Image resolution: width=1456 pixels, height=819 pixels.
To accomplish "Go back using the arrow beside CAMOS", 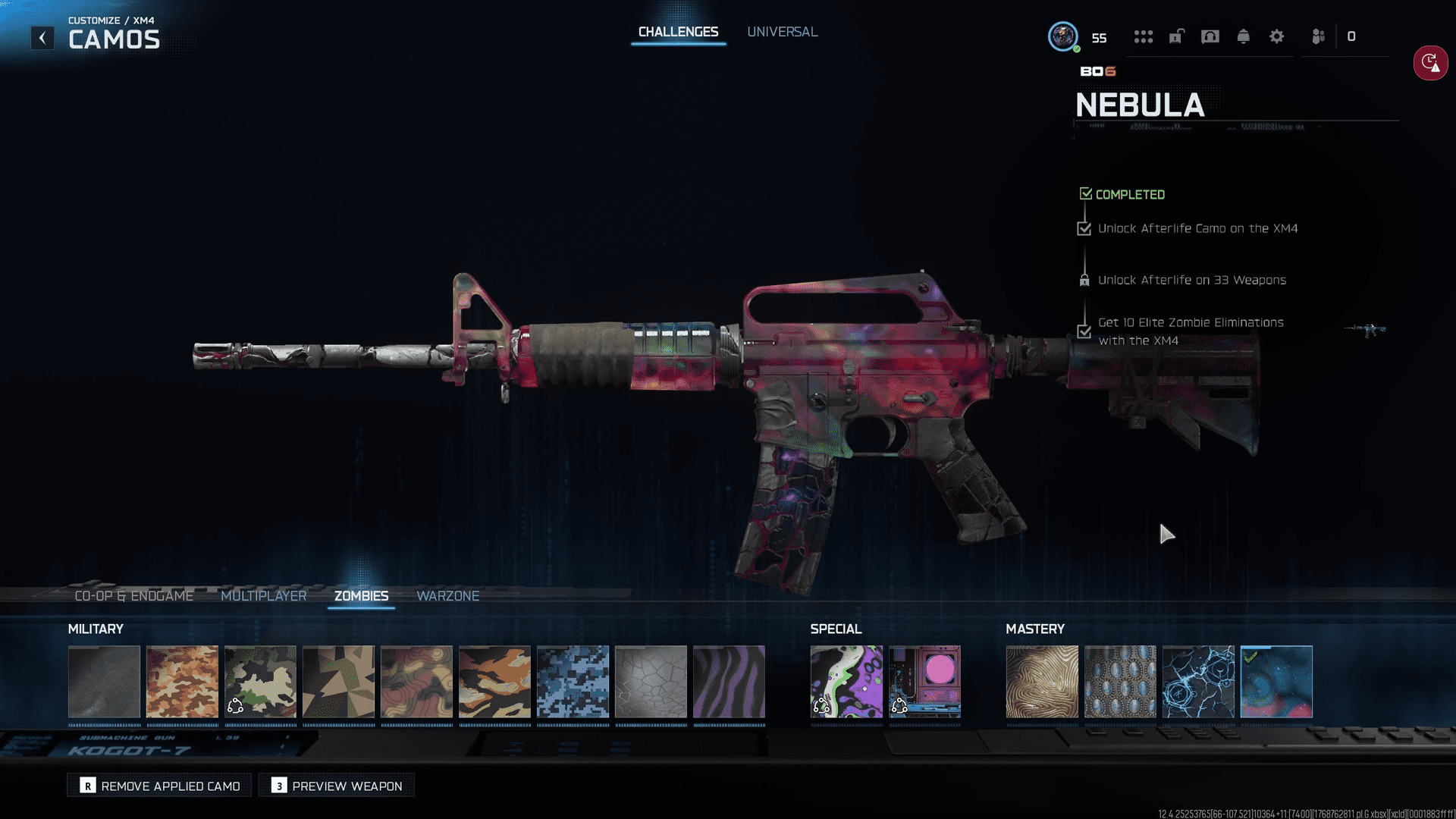I will point(42,38).
